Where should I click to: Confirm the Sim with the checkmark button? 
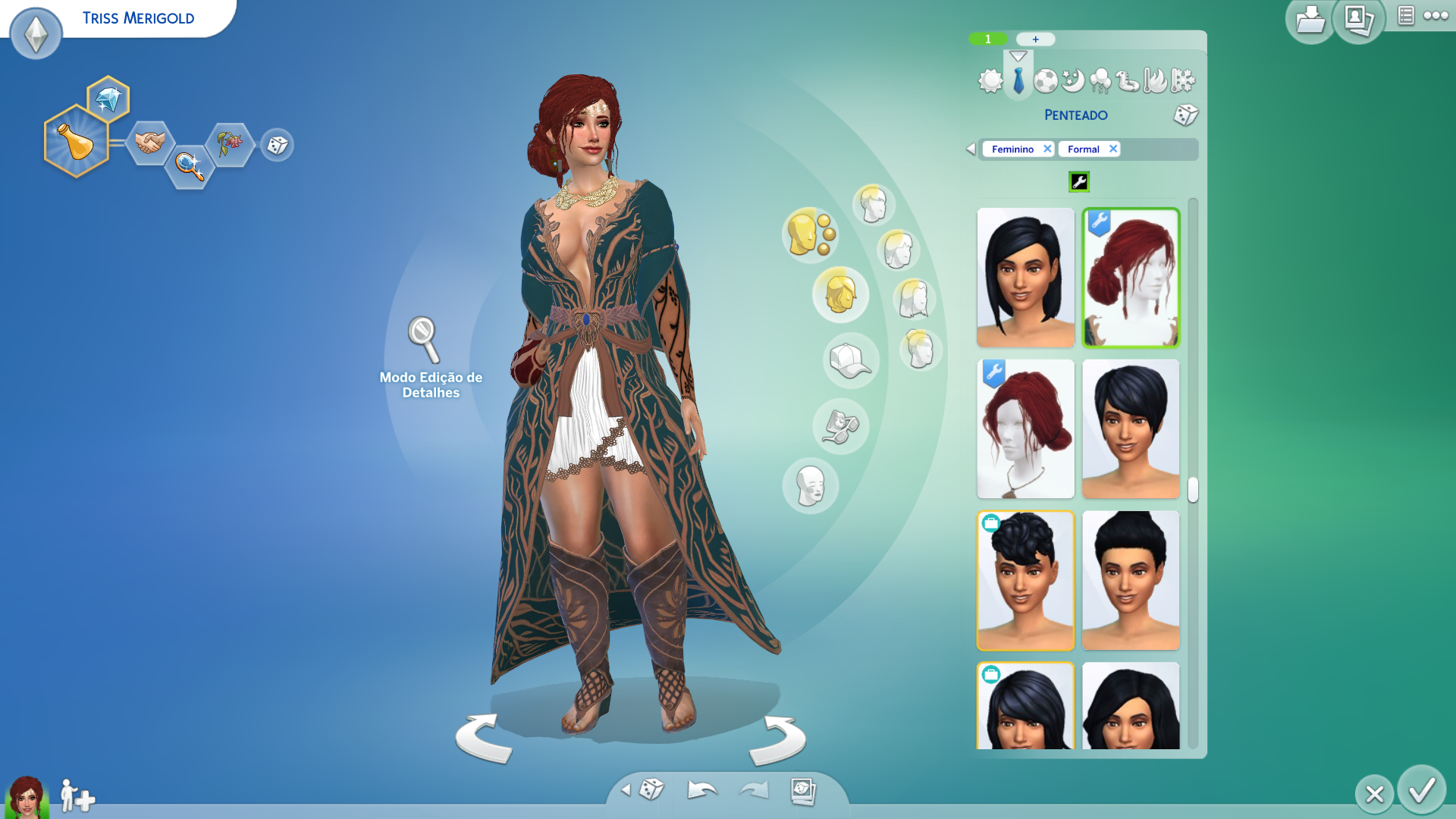[x=1421, y=791]
